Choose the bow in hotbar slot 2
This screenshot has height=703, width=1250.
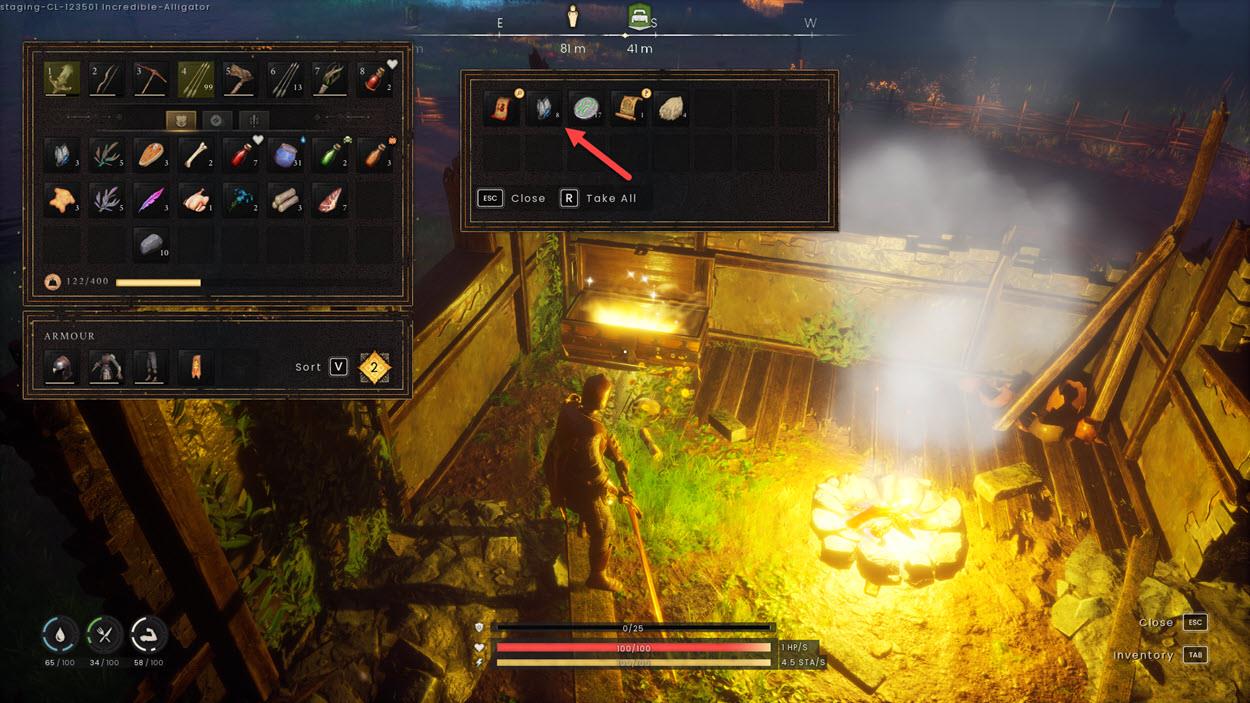105,80
